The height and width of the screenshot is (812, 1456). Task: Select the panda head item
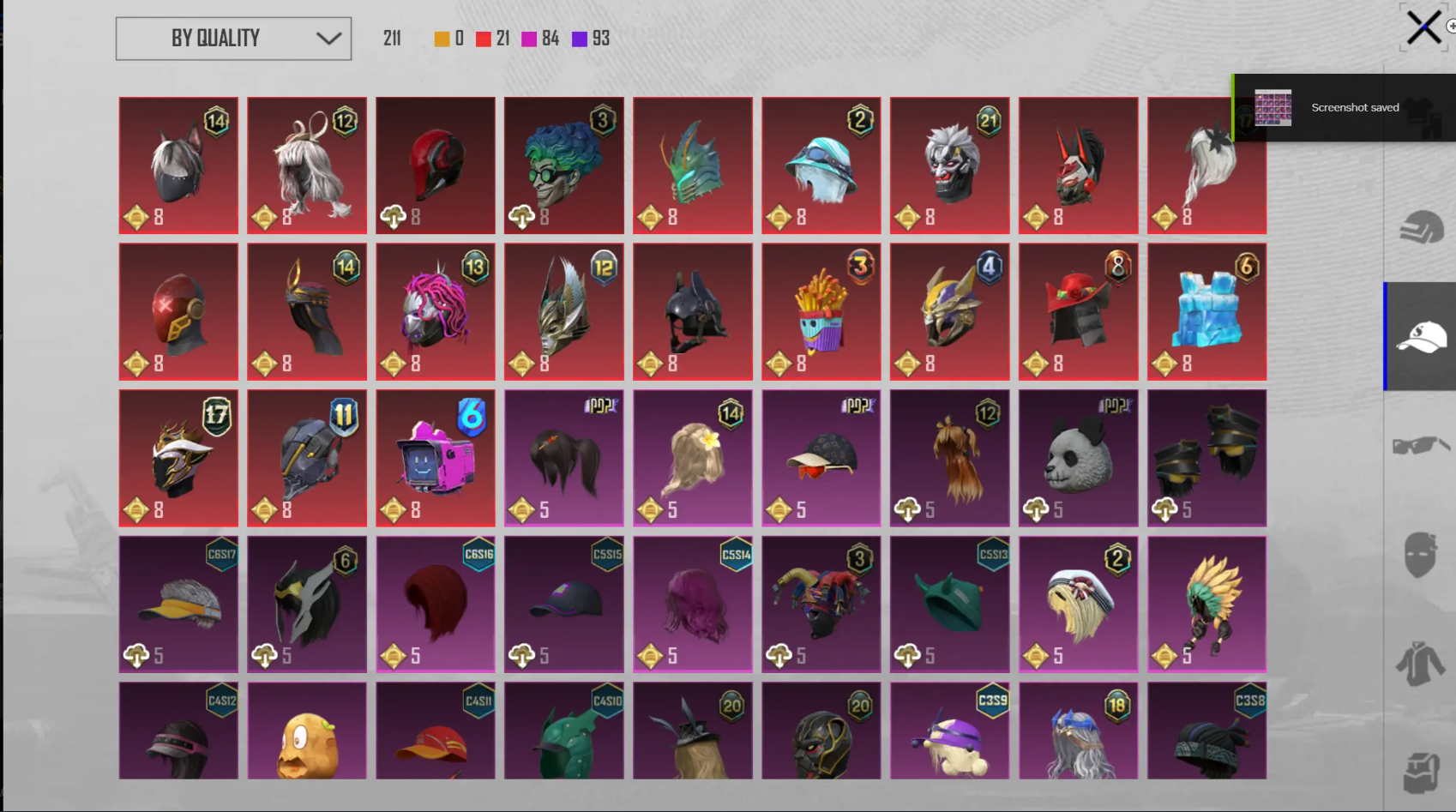click(1078, 457)
